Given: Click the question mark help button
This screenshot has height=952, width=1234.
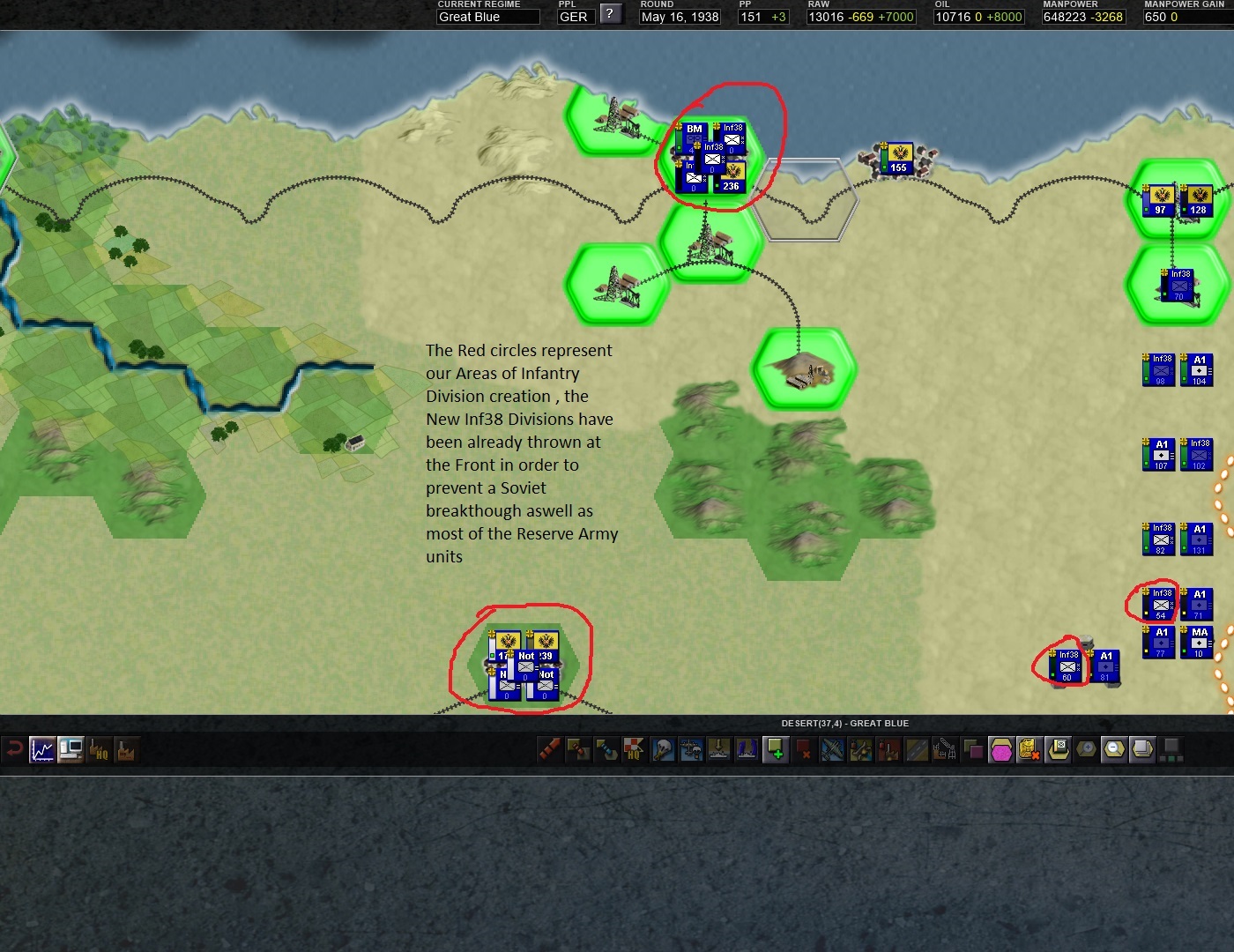Looking at the screenshot, I should [x=610, y=14].
